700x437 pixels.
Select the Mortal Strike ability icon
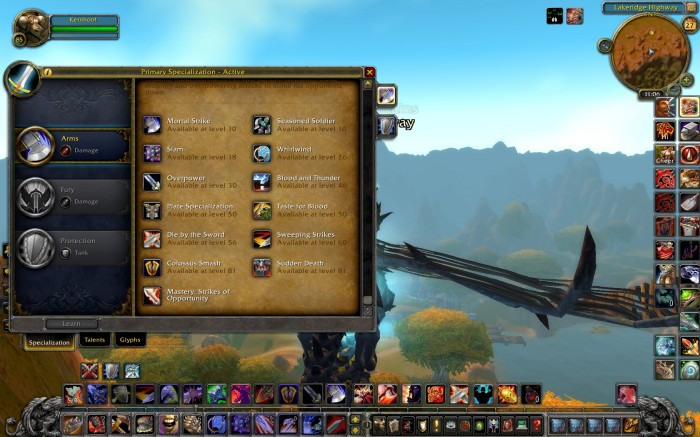152,124
